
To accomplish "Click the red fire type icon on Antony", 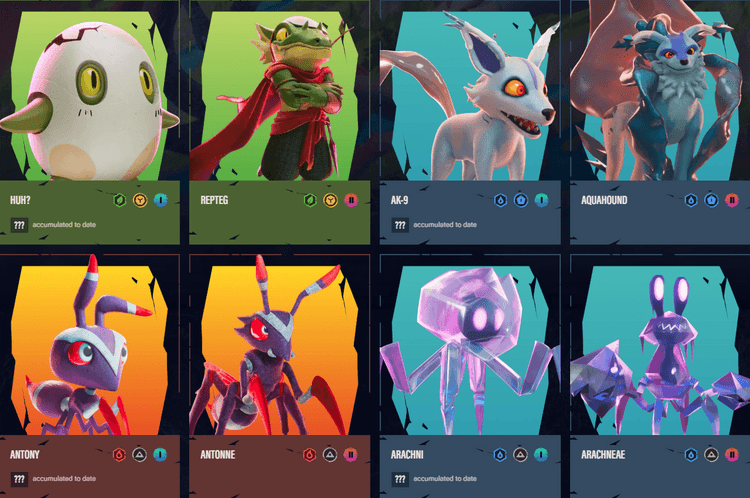I will pos(120,454).
